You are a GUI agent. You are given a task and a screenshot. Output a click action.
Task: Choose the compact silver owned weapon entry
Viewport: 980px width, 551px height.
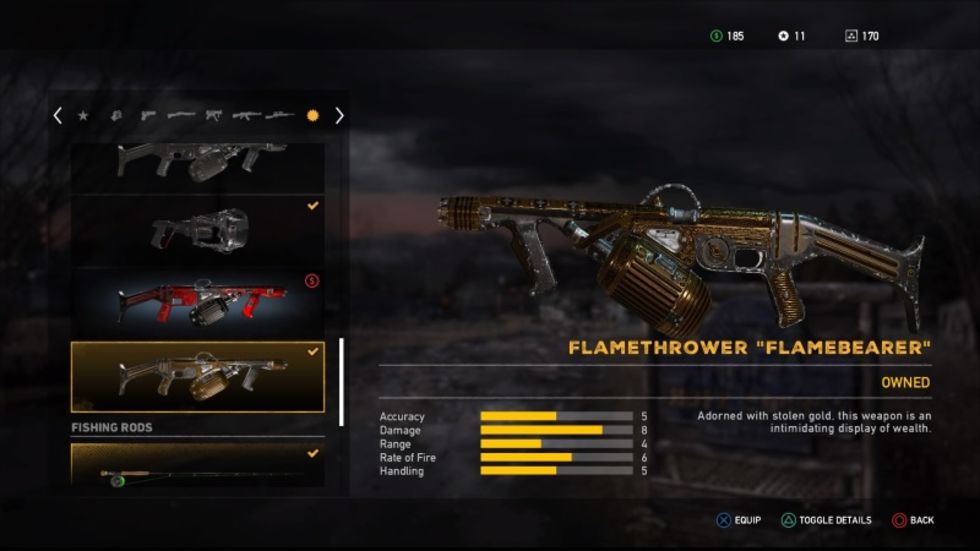(198, 231)
